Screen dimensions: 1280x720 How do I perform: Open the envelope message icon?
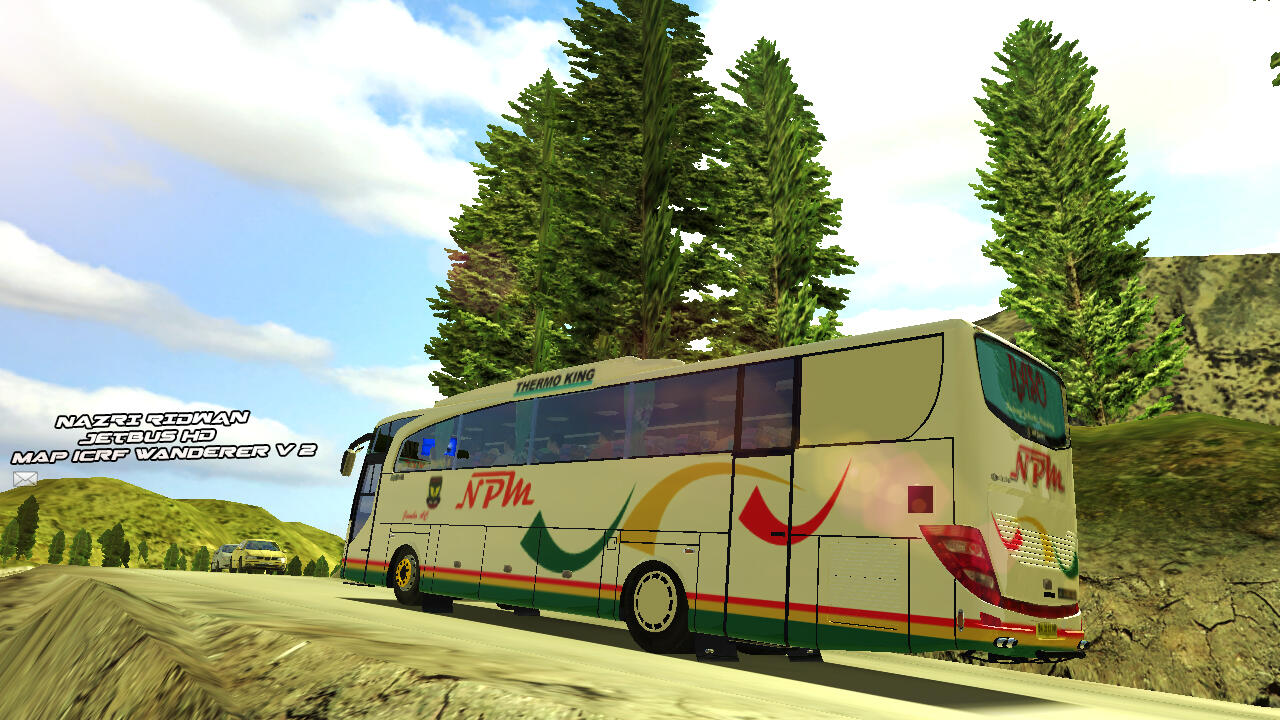pos(25,479)
